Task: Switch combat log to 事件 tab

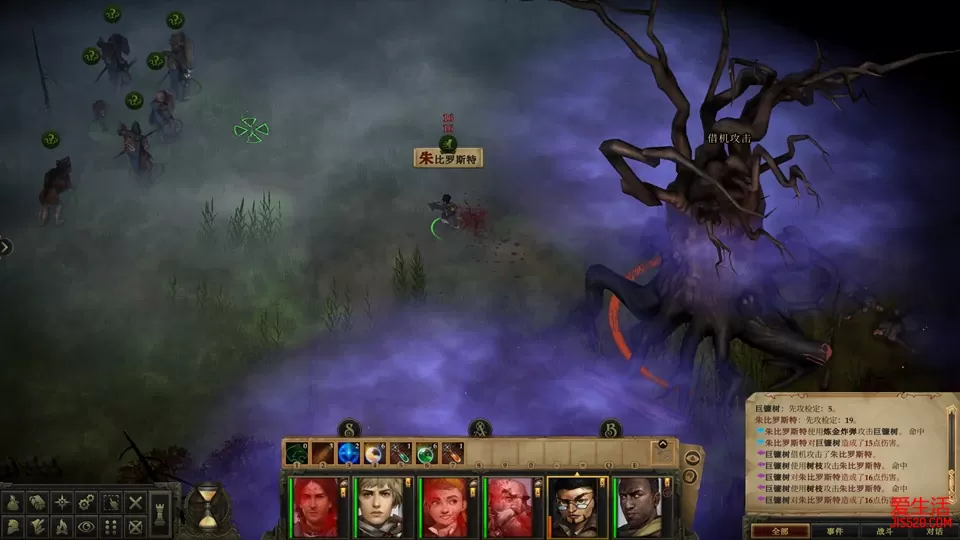Action: 835,531
